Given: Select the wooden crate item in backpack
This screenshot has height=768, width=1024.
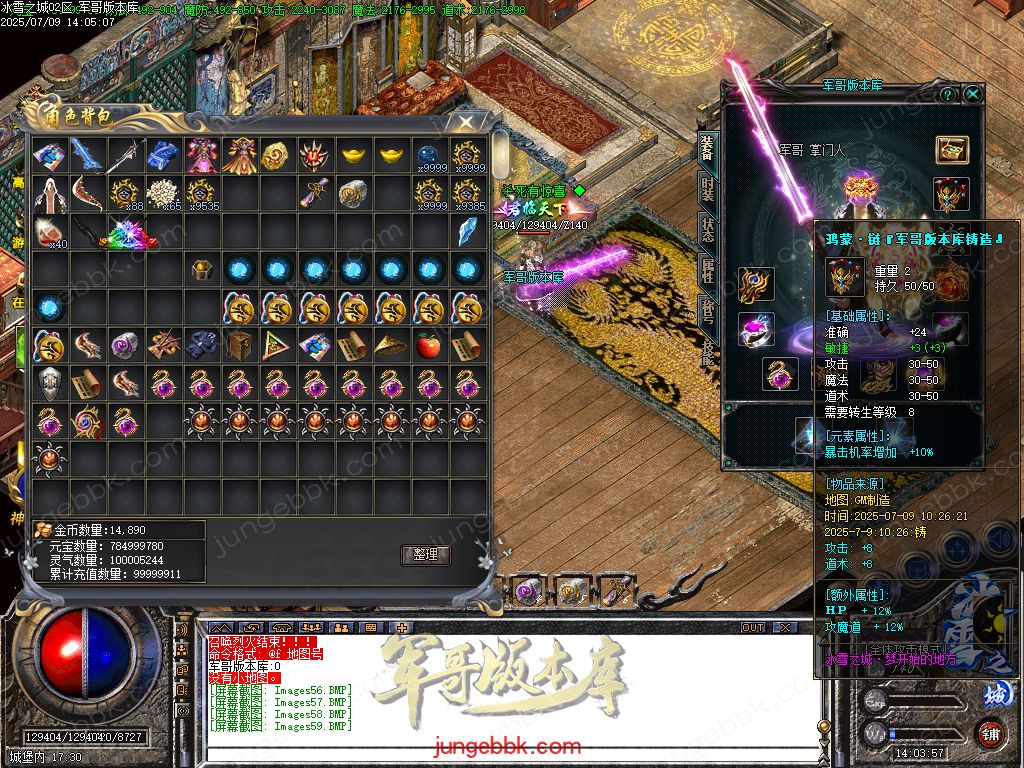Looking at the screenshot, I should [x=239, y=346].
